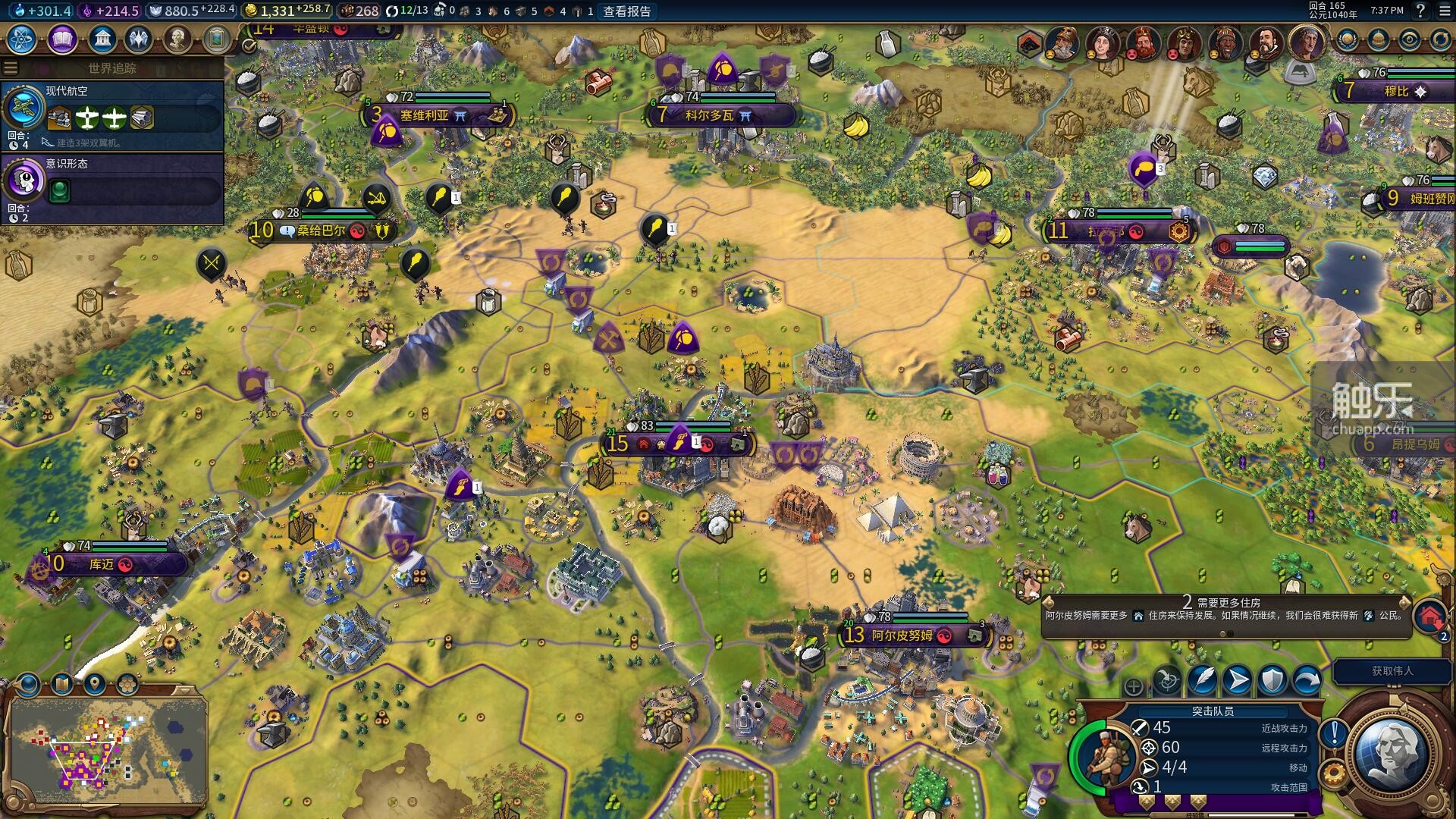The image size is (1456, 819).
Task: Open the Great People portrait icon
Action: tap(177, 39)
